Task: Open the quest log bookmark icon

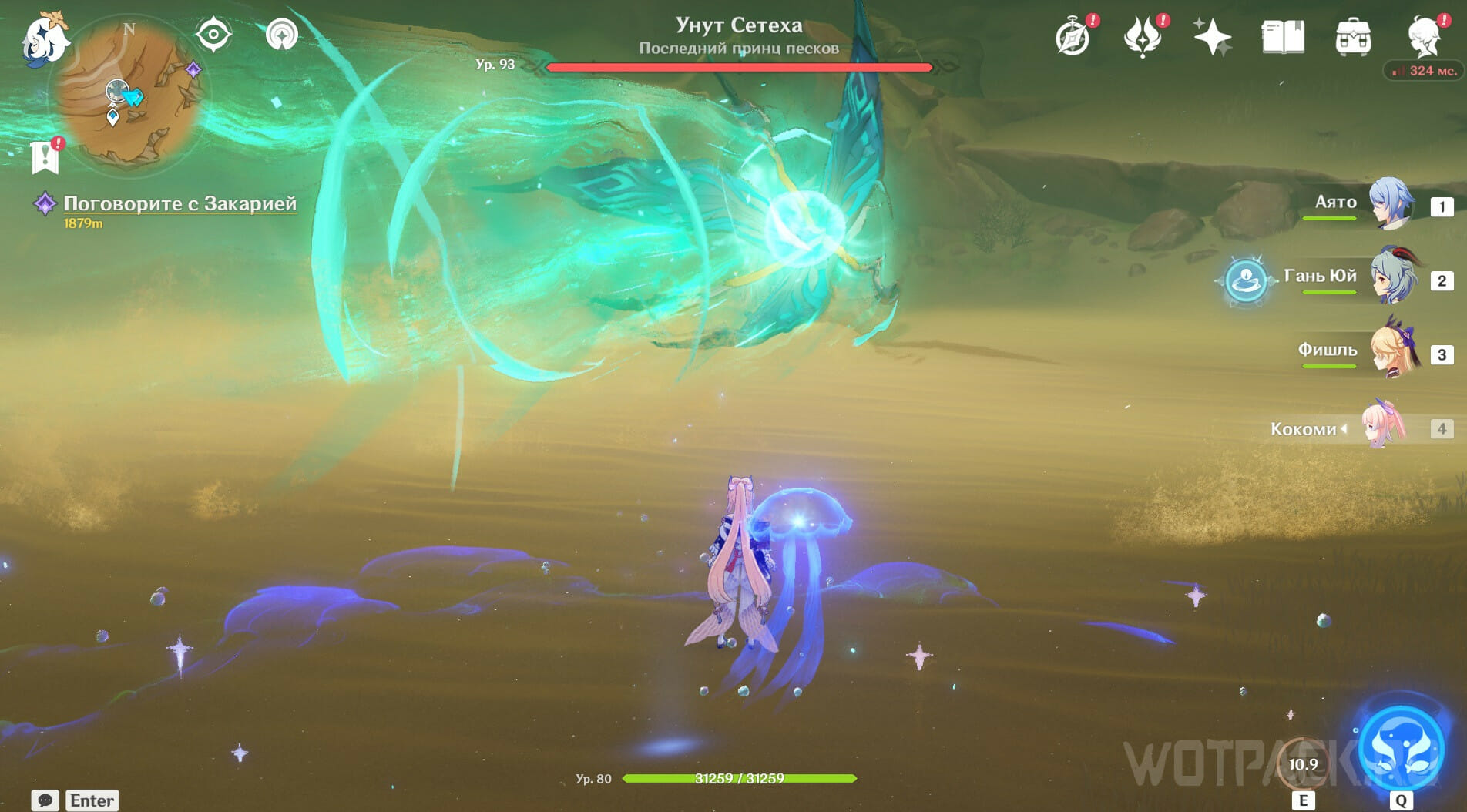Action: [x=45, y=156]
